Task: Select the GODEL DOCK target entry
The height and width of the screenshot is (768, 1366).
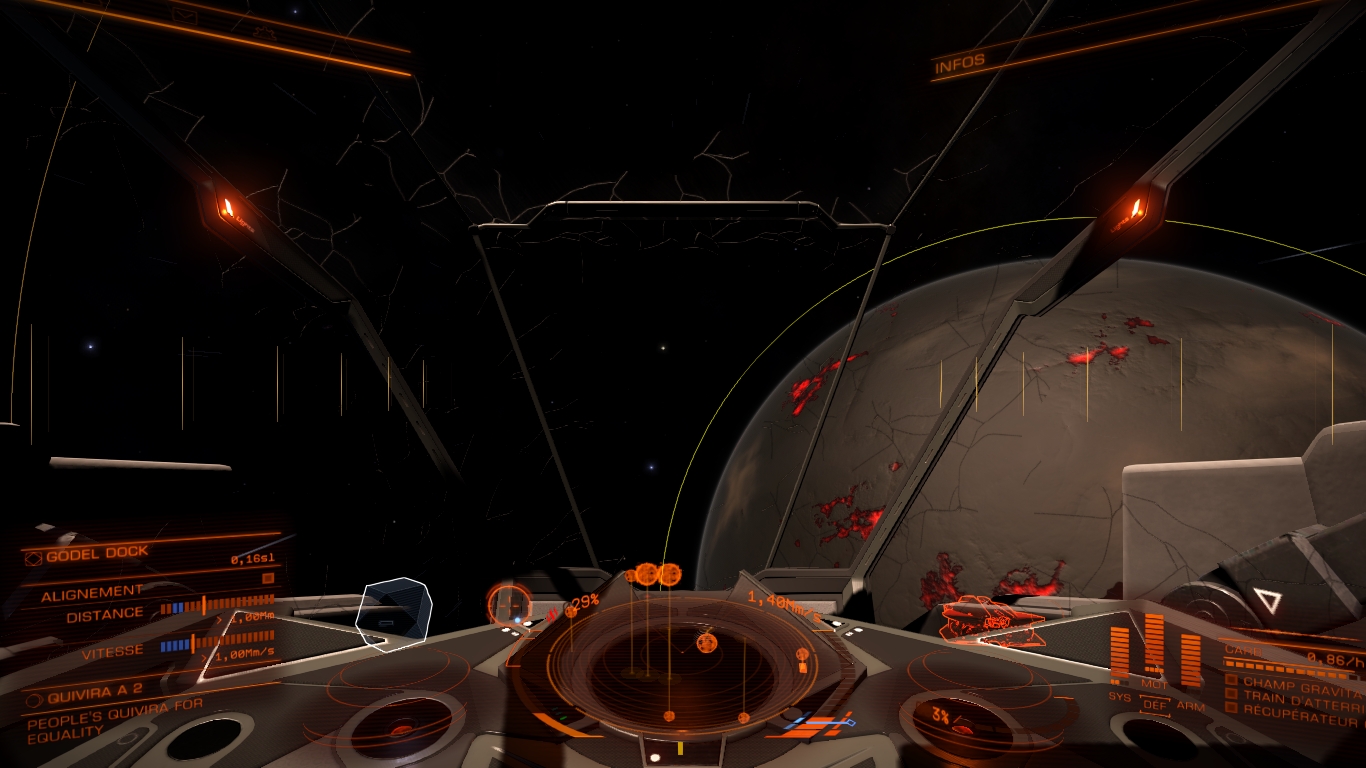Action: pyautogui.click(x=97, y=553)
